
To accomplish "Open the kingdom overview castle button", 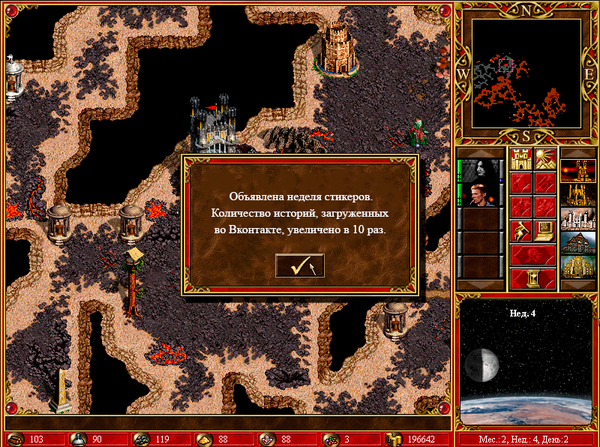I will pos(520,159).
